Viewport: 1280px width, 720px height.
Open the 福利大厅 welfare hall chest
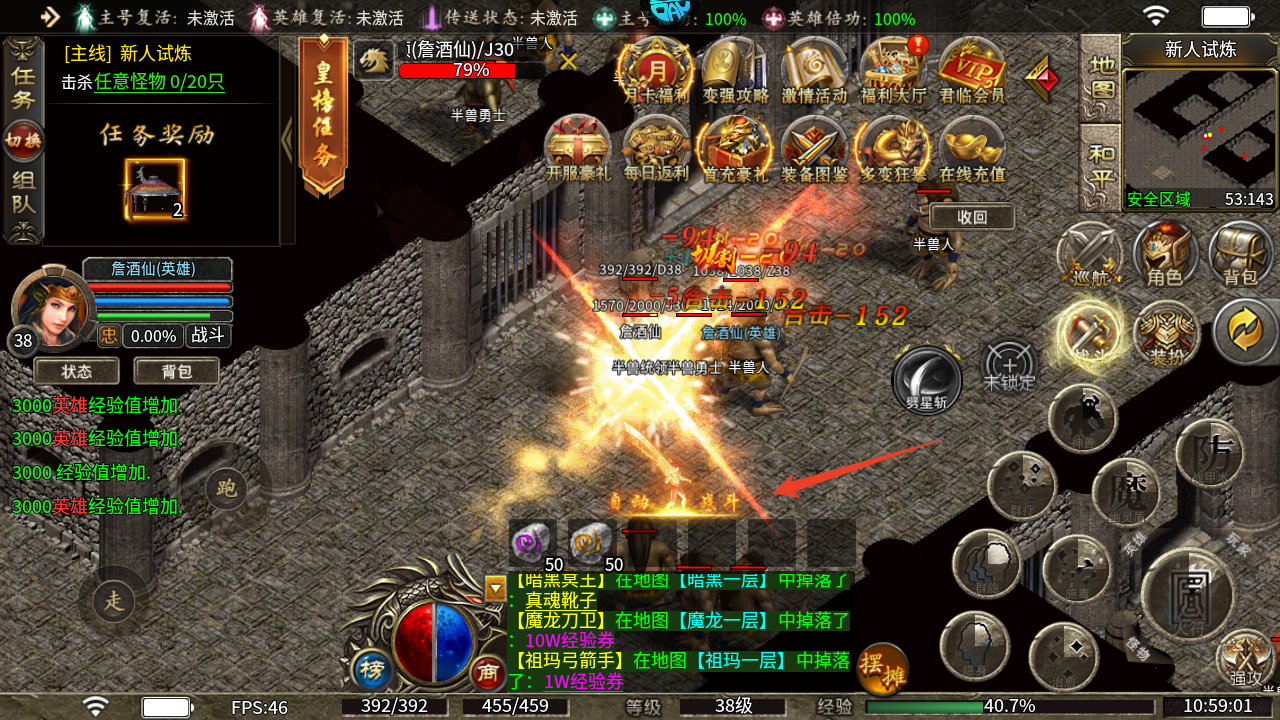(893, 70)
